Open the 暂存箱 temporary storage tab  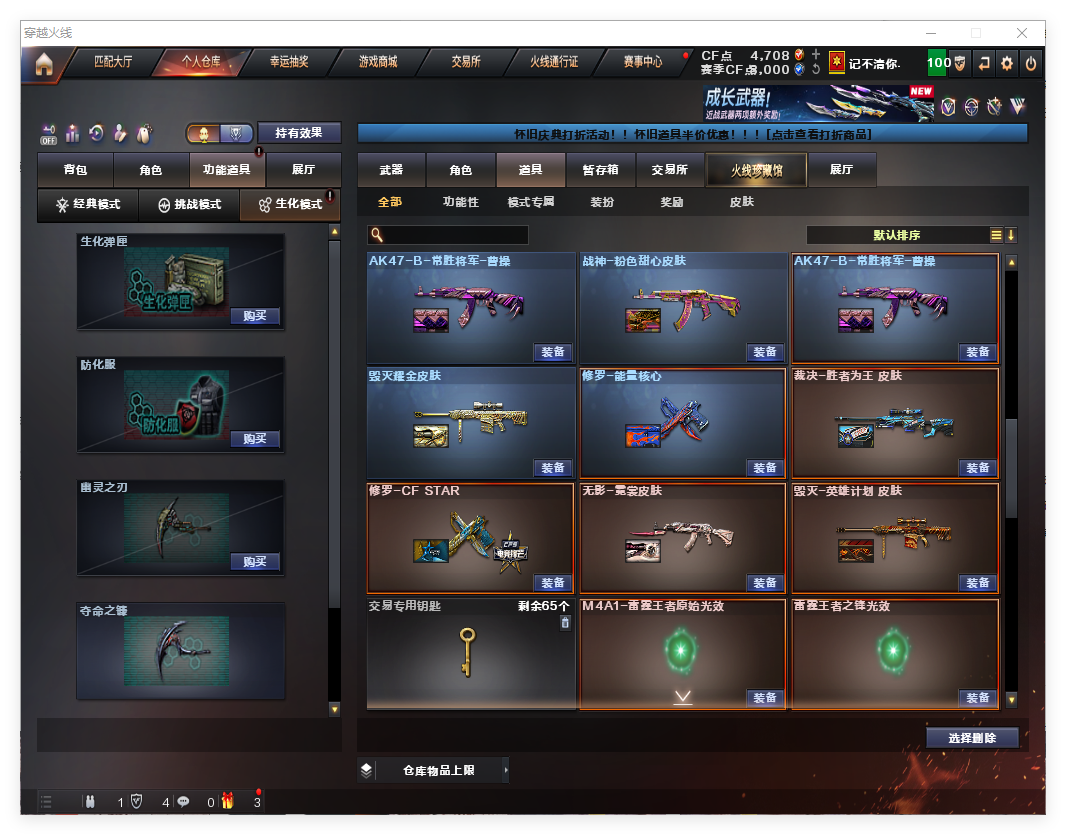click(600, 171)
